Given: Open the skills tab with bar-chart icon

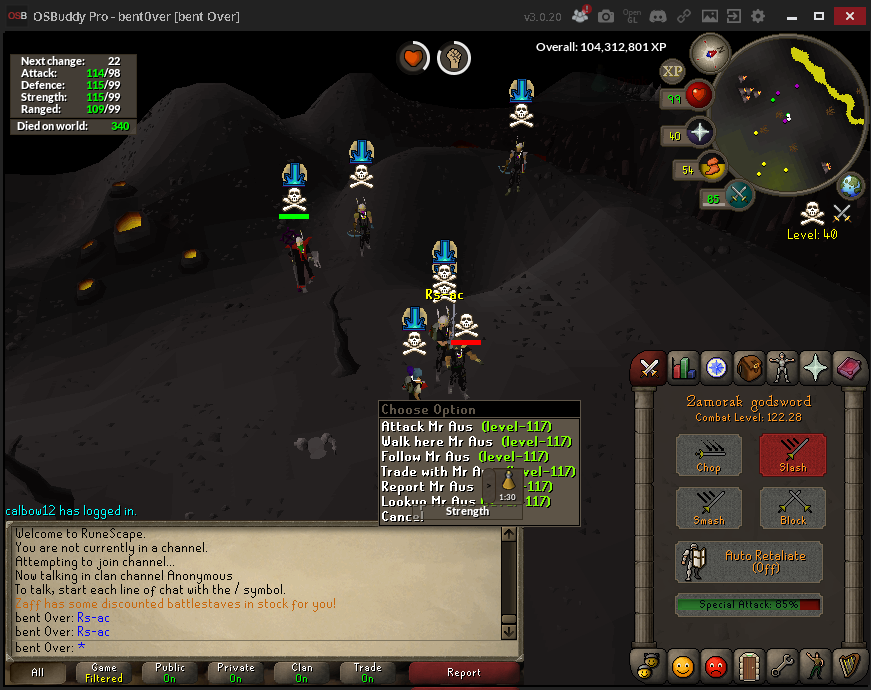Looking at the screenshot, I should [682, 368].
